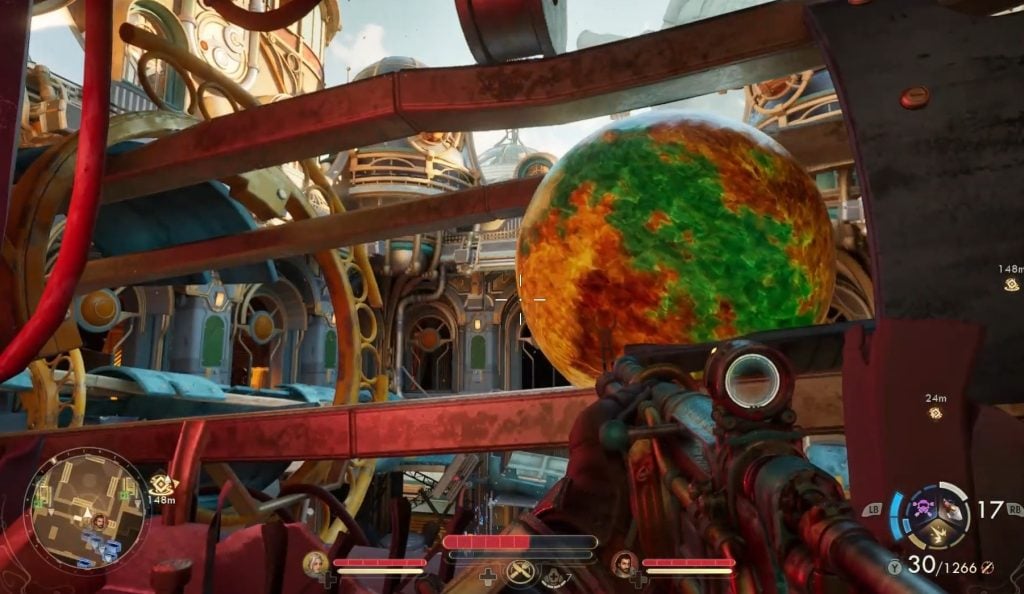Click the 24m objective waypoint marker
The image size is (1024, 594).
[x=936, y=412]
